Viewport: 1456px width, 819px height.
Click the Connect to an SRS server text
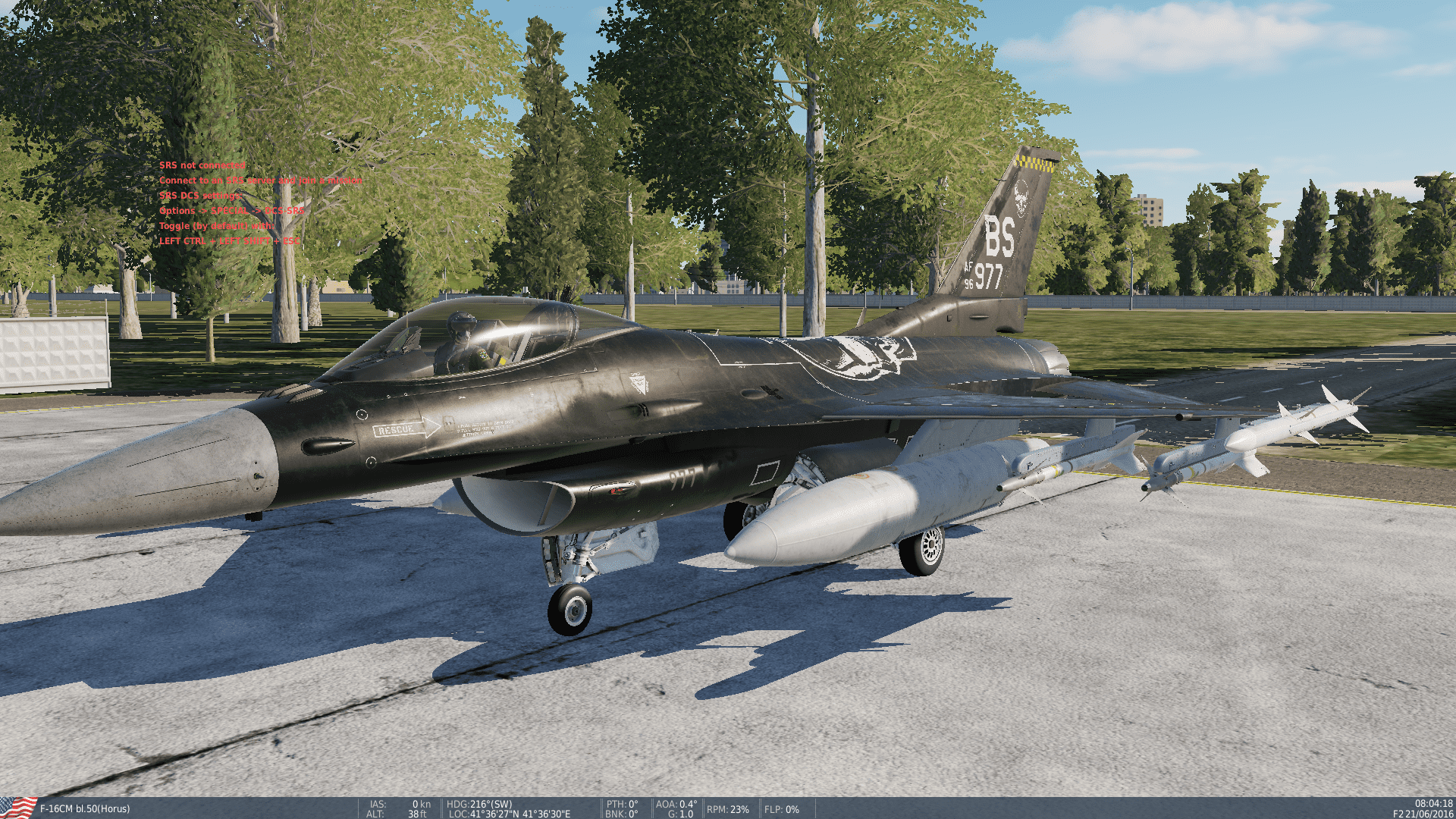point(259,180)
